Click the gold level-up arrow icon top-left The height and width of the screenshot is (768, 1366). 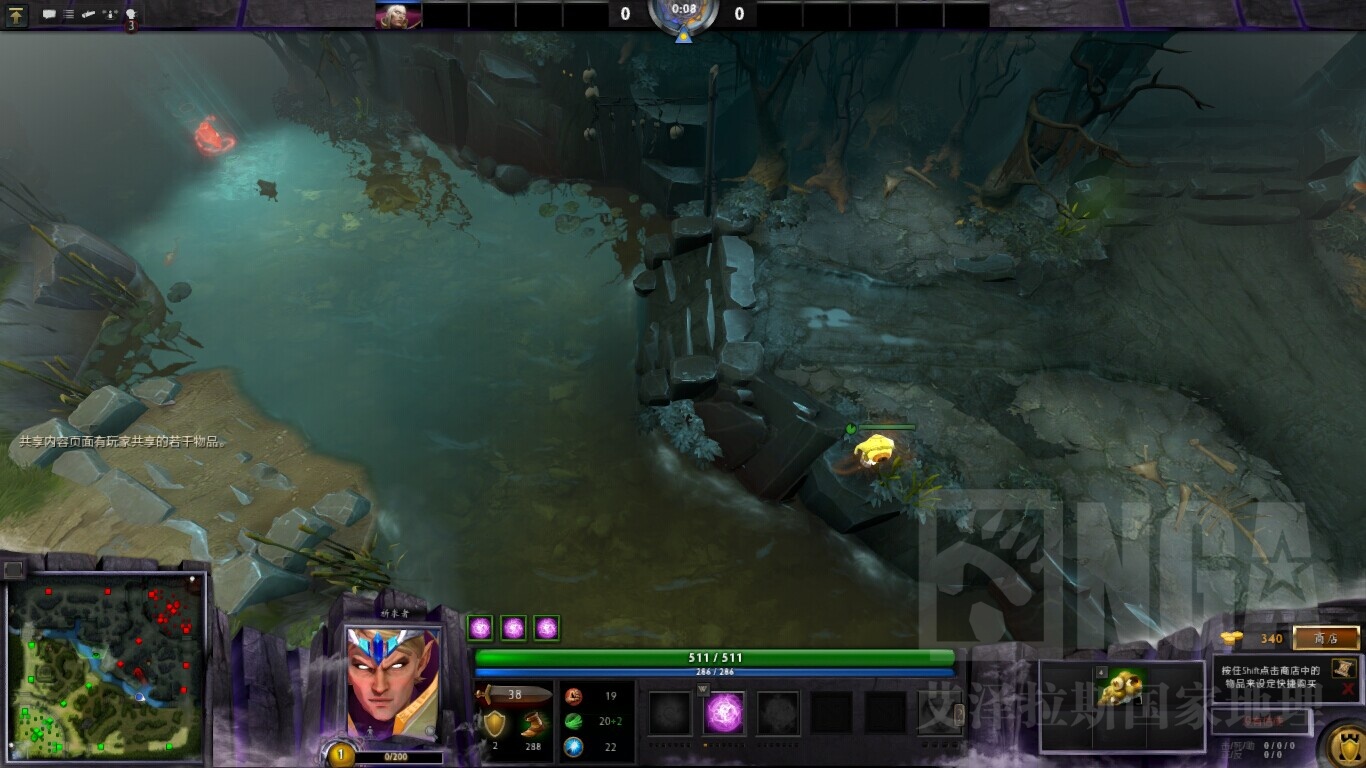16,15
